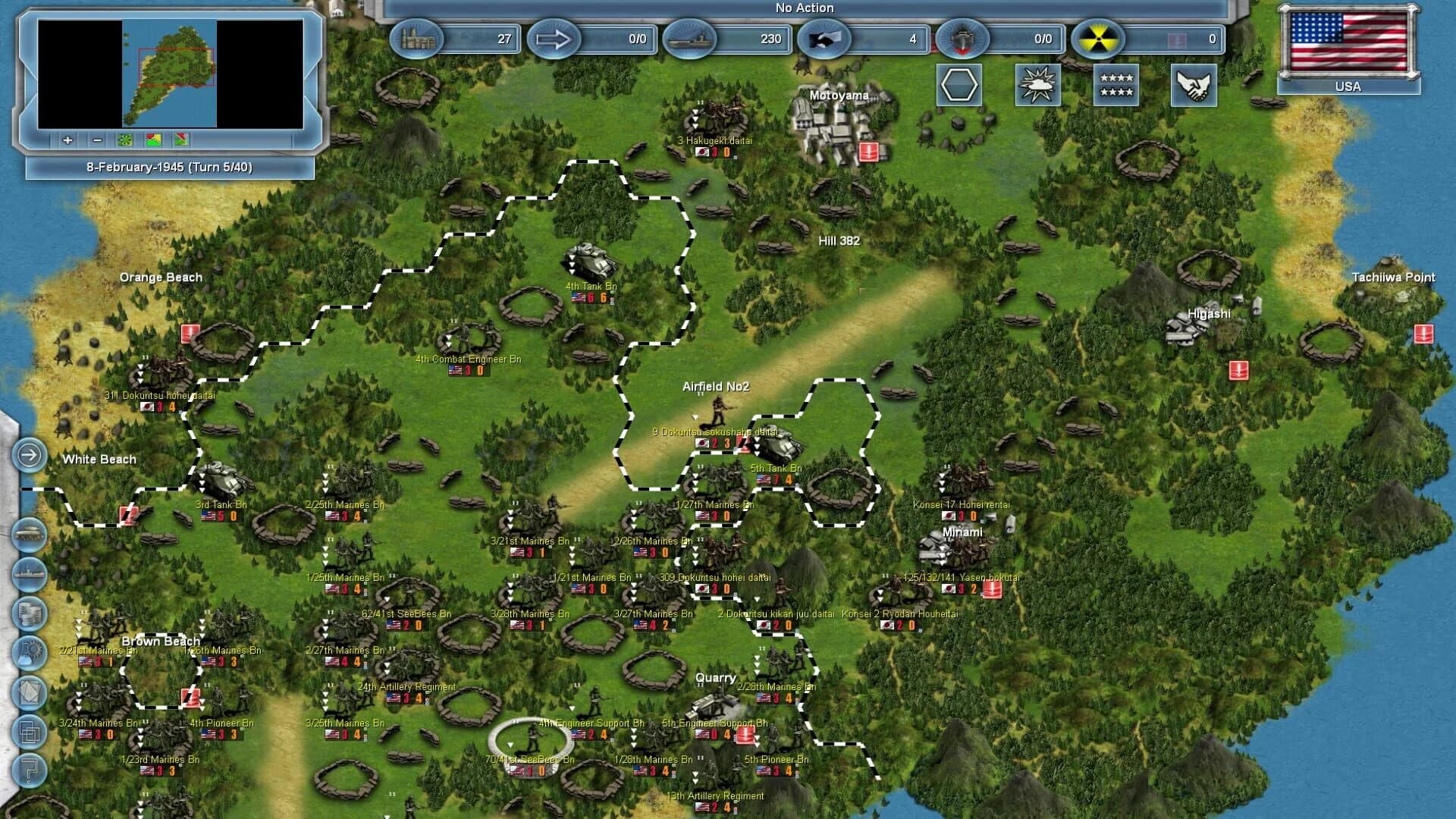This screenshot has width=1456, height=819.
Task: Open the cities list via building icon
Action: pos(416,39)
